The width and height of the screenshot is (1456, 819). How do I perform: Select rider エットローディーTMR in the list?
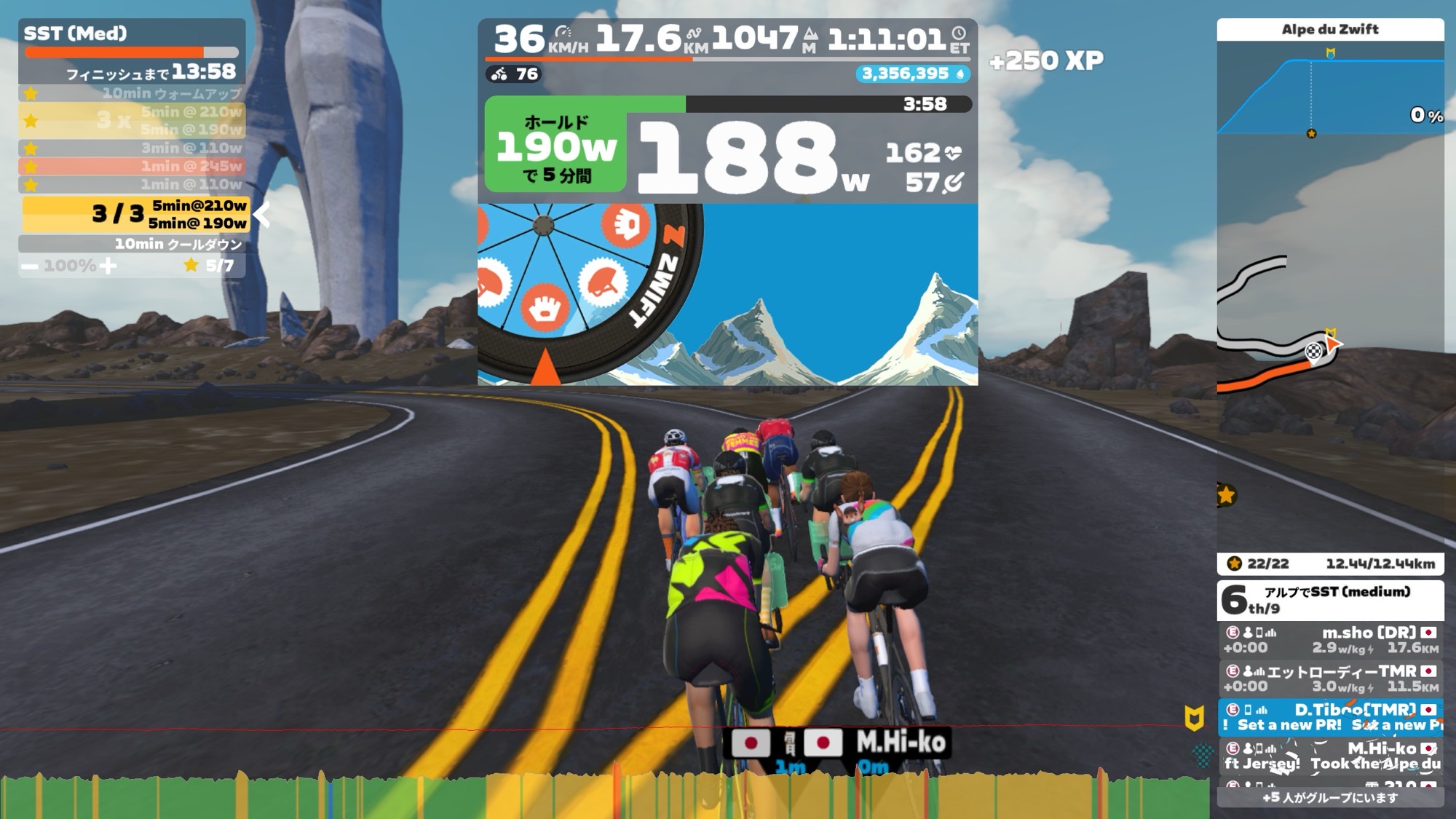(x=1329, y=678)
